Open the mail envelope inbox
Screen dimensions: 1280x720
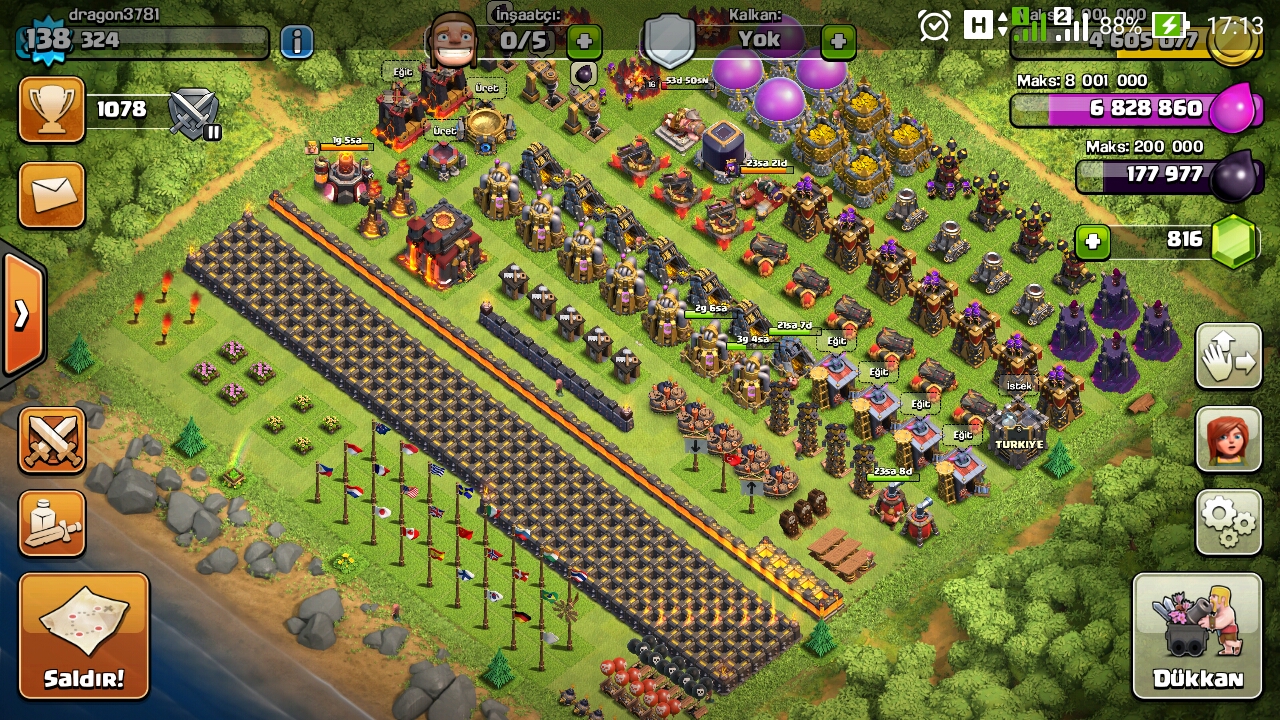pos(52,195)
